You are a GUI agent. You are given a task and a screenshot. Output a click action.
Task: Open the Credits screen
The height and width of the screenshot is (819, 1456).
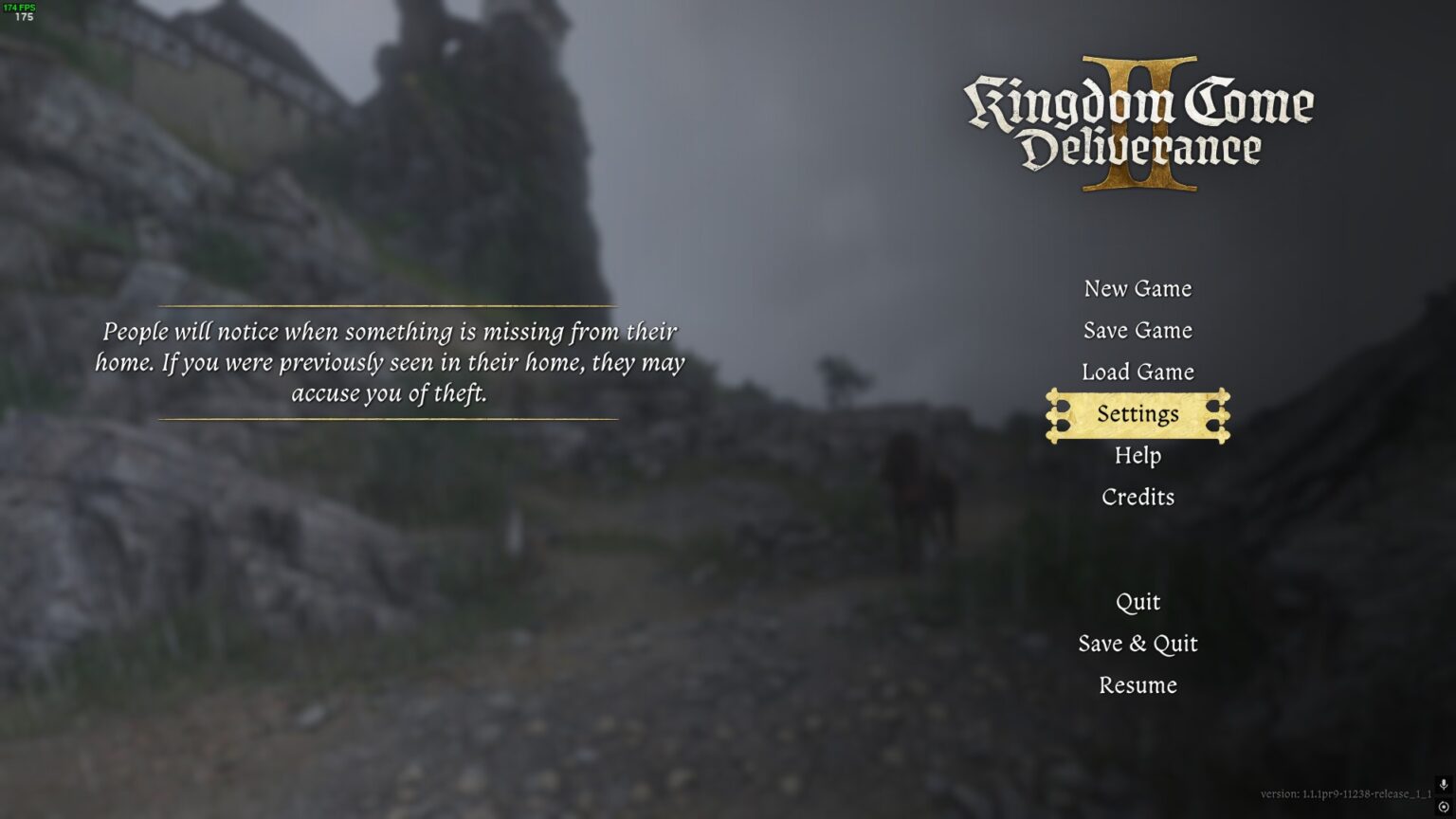coord(1137,497)
